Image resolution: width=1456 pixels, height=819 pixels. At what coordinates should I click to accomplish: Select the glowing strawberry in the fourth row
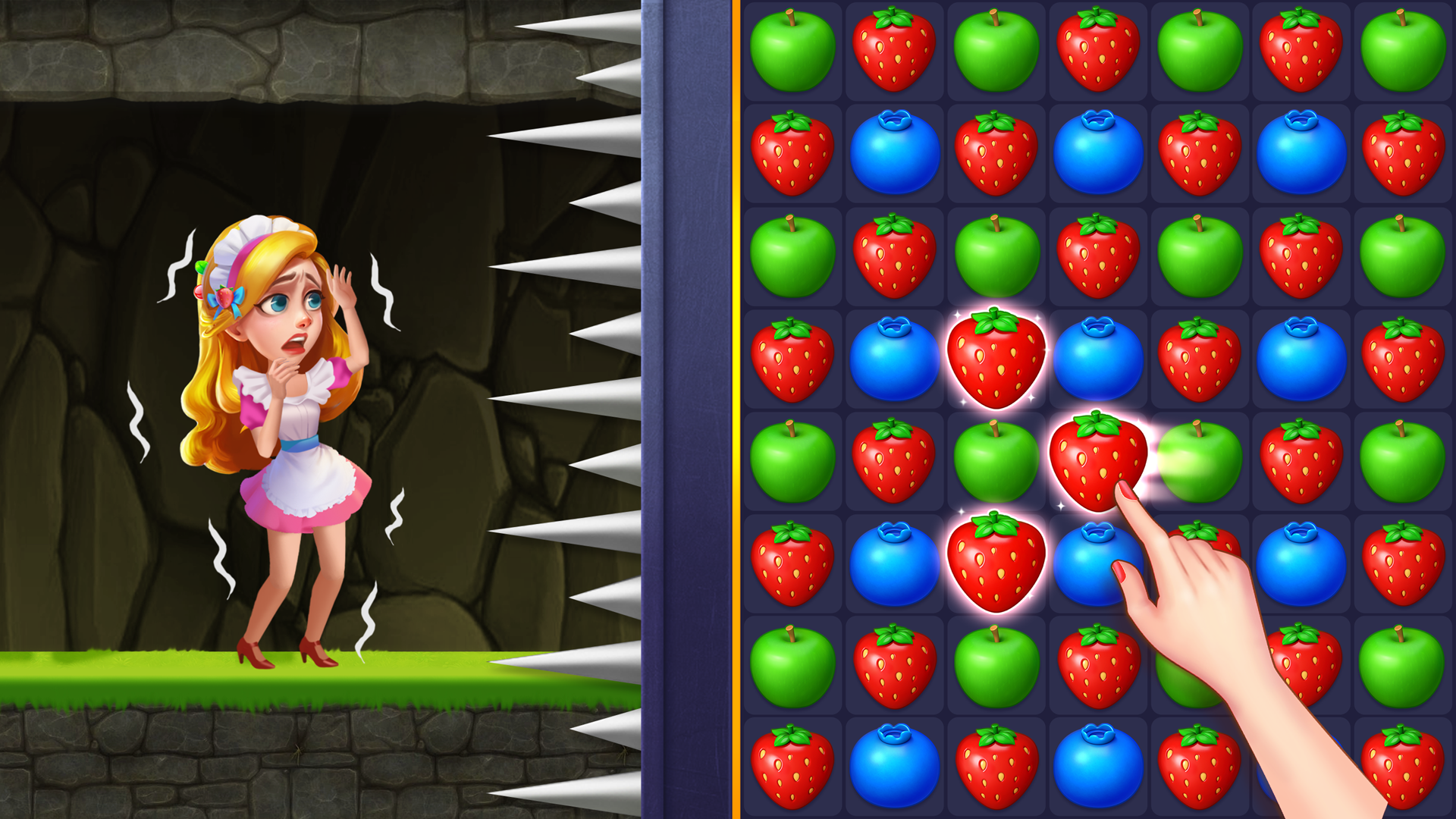click(x=996, y=356)
